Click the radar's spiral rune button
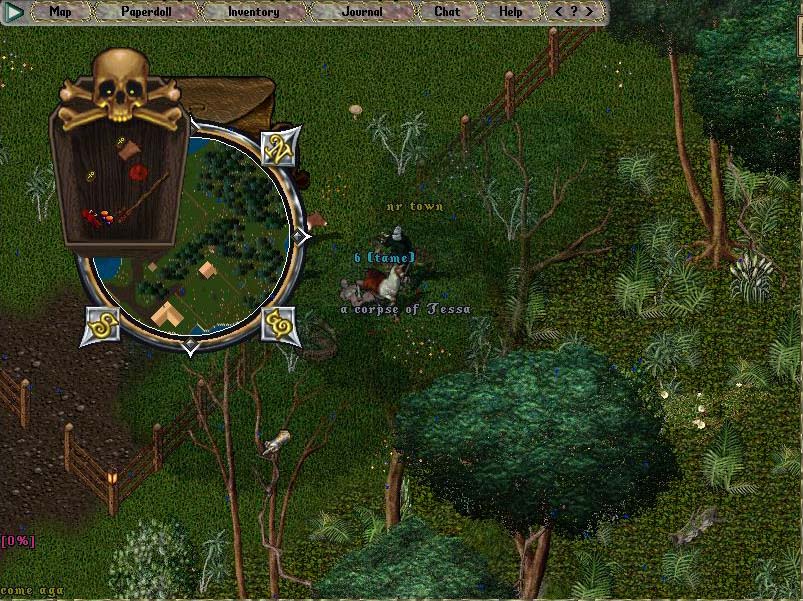This screenshot has width=803, height=601. pyautogui.click(x=280, y=324)
